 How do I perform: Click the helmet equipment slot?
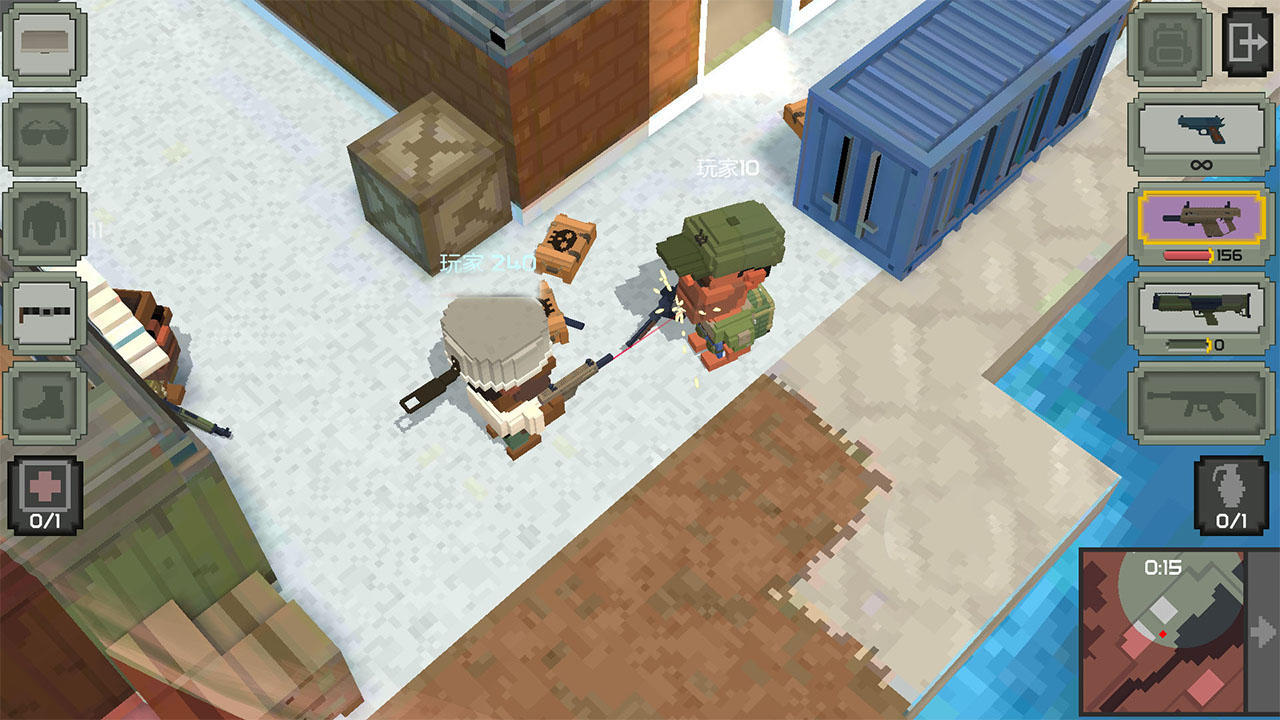point(45,44)
